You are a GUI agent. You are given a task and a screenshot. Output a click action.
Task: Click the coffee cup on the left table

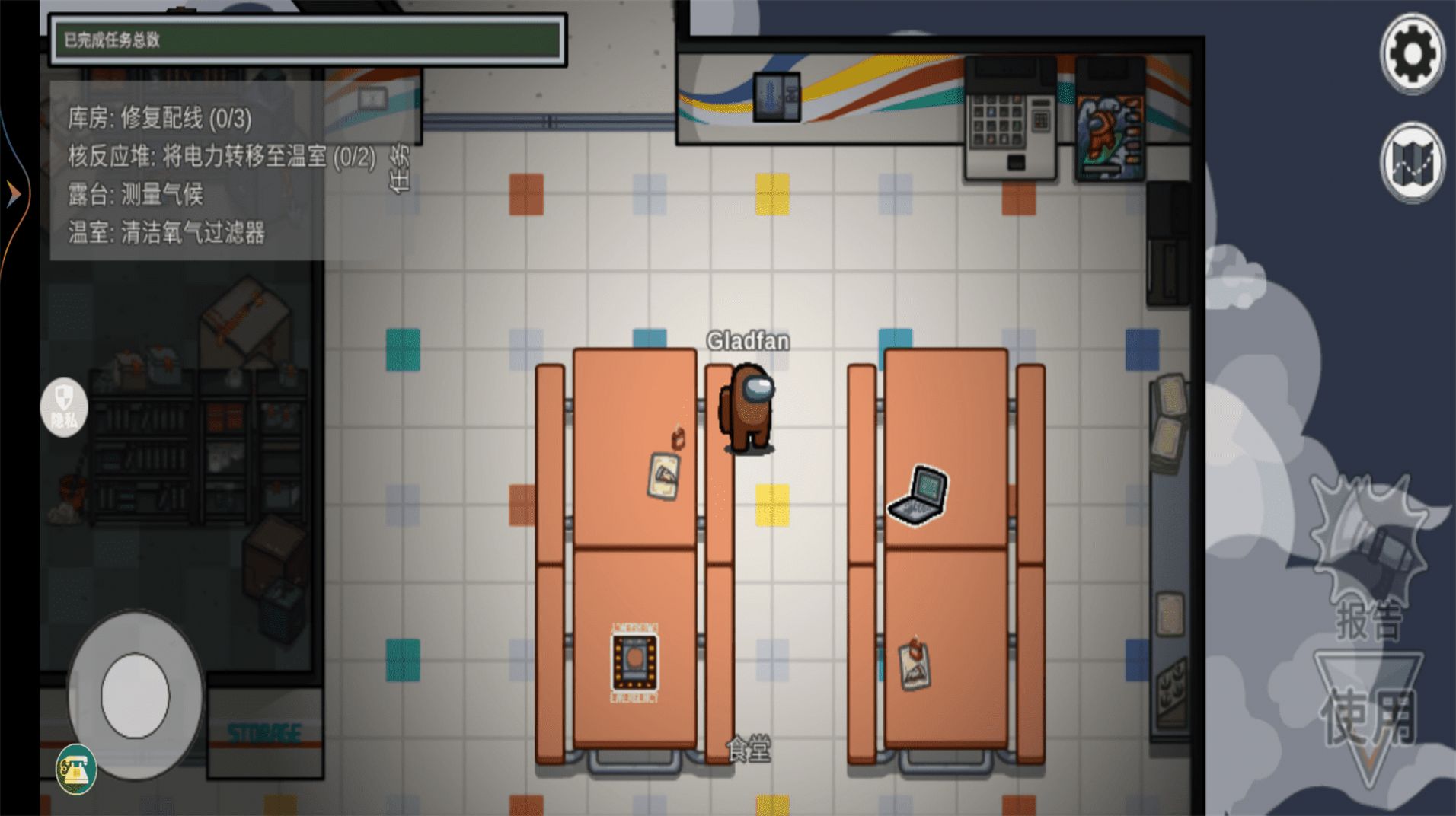pyautogui.click(x=676, y=440)
